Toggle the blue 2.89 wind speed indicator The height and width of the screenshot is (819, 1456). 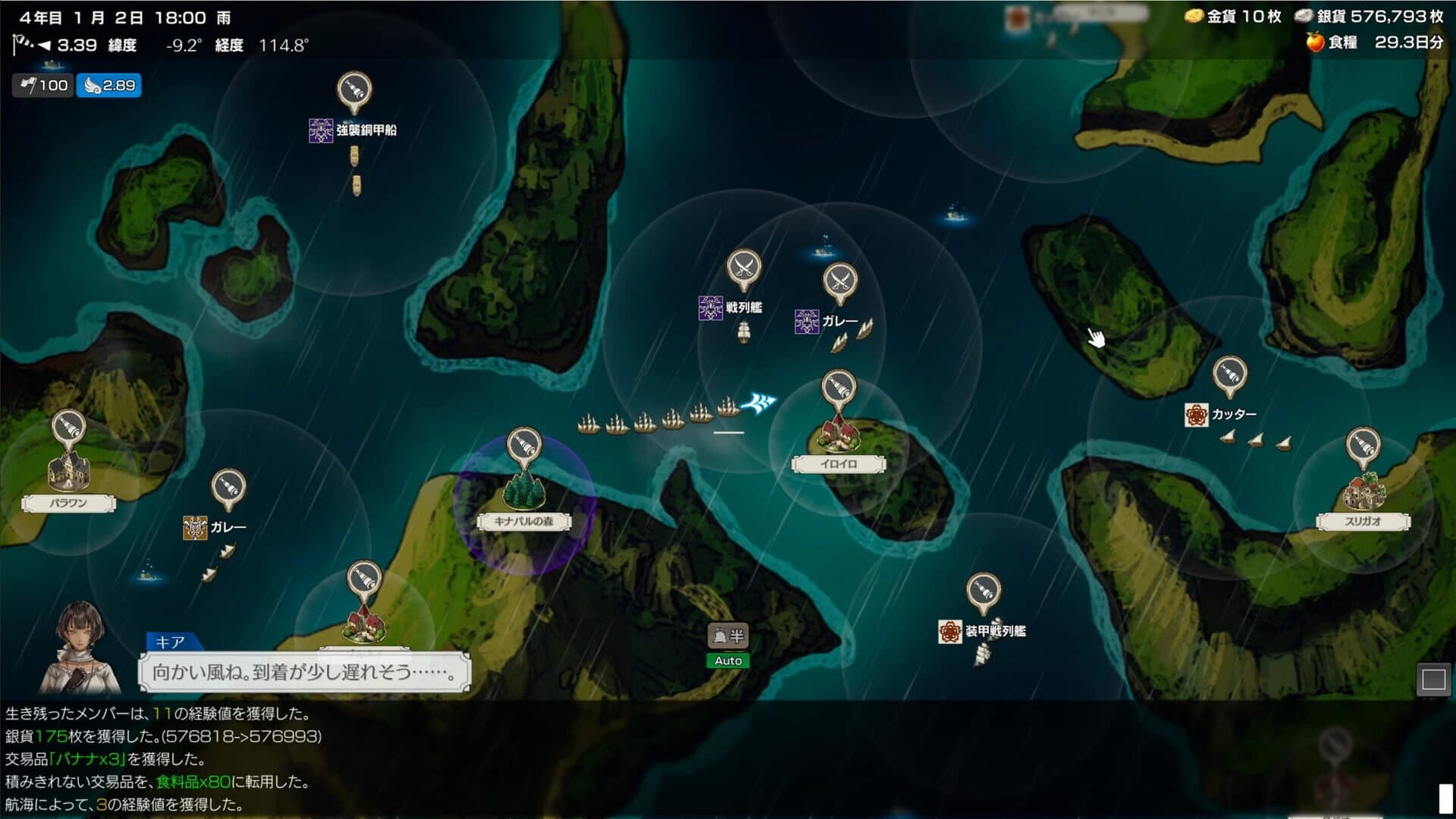pyautogui.click(x=109, y=86)
